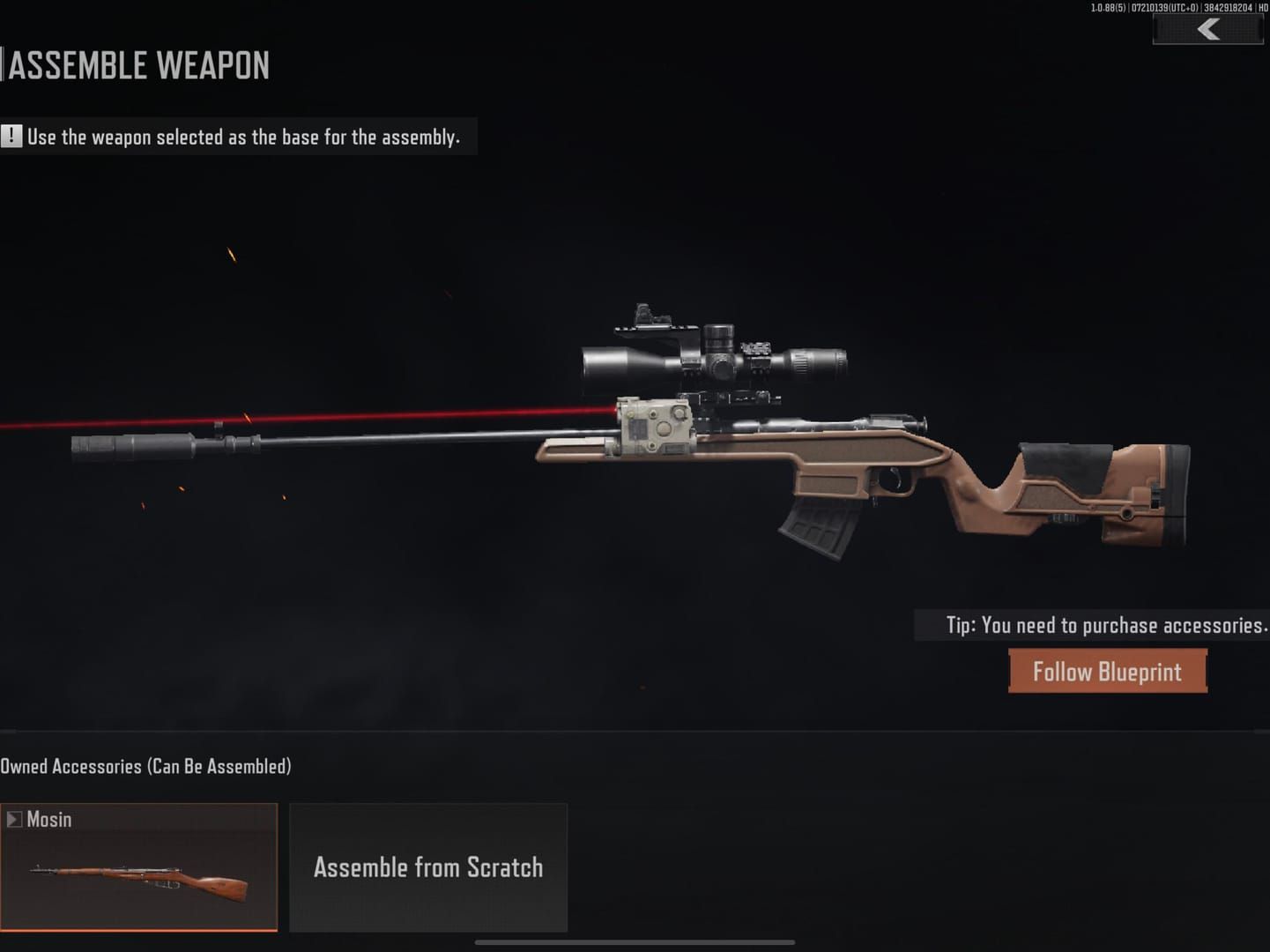
Task: Click the accessories purchase tip text
Action: (x=1104, y=625)
